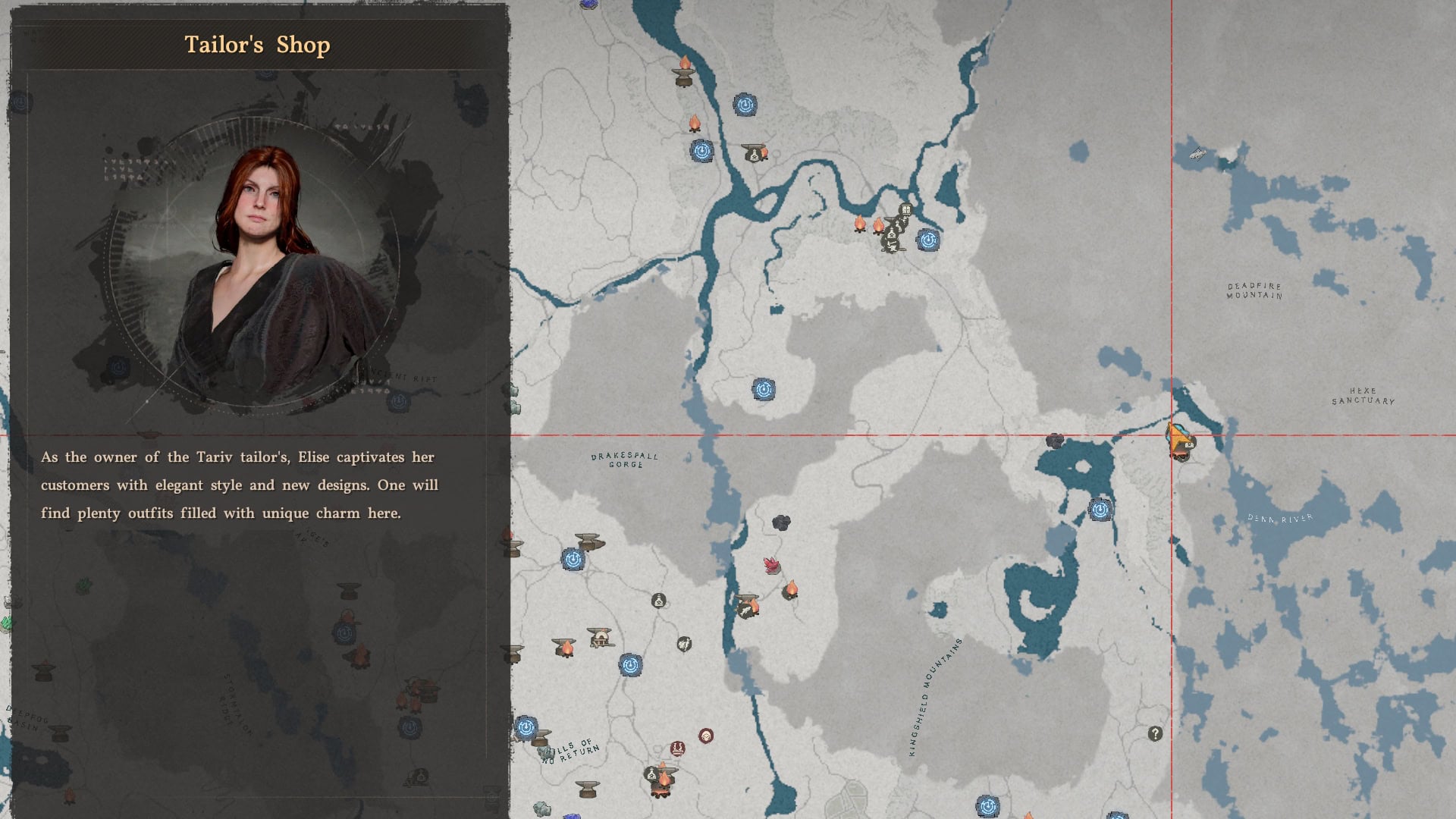Choose the red hooded-face marker

[x=706, y=736]
